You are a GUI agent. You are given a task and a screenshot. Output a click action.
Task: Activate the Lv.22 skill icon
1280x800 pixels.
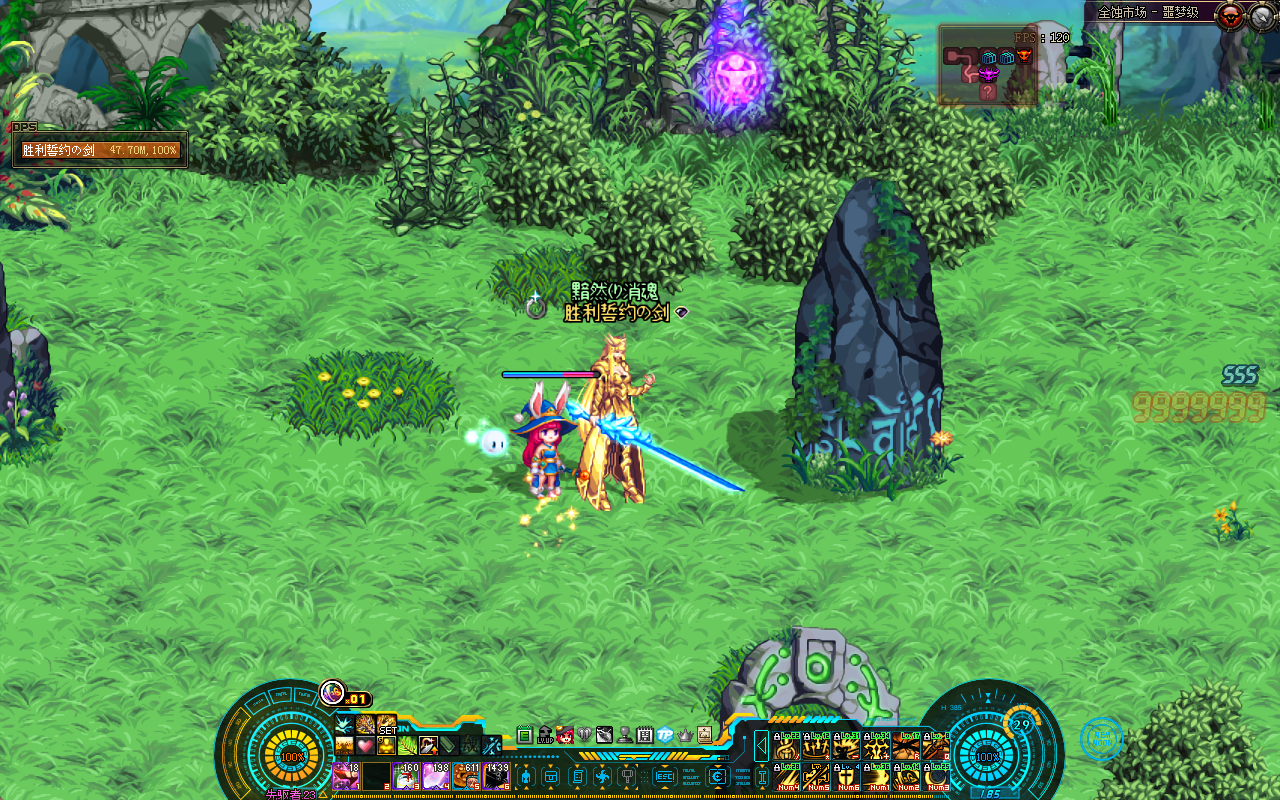(x=788, y=747)
